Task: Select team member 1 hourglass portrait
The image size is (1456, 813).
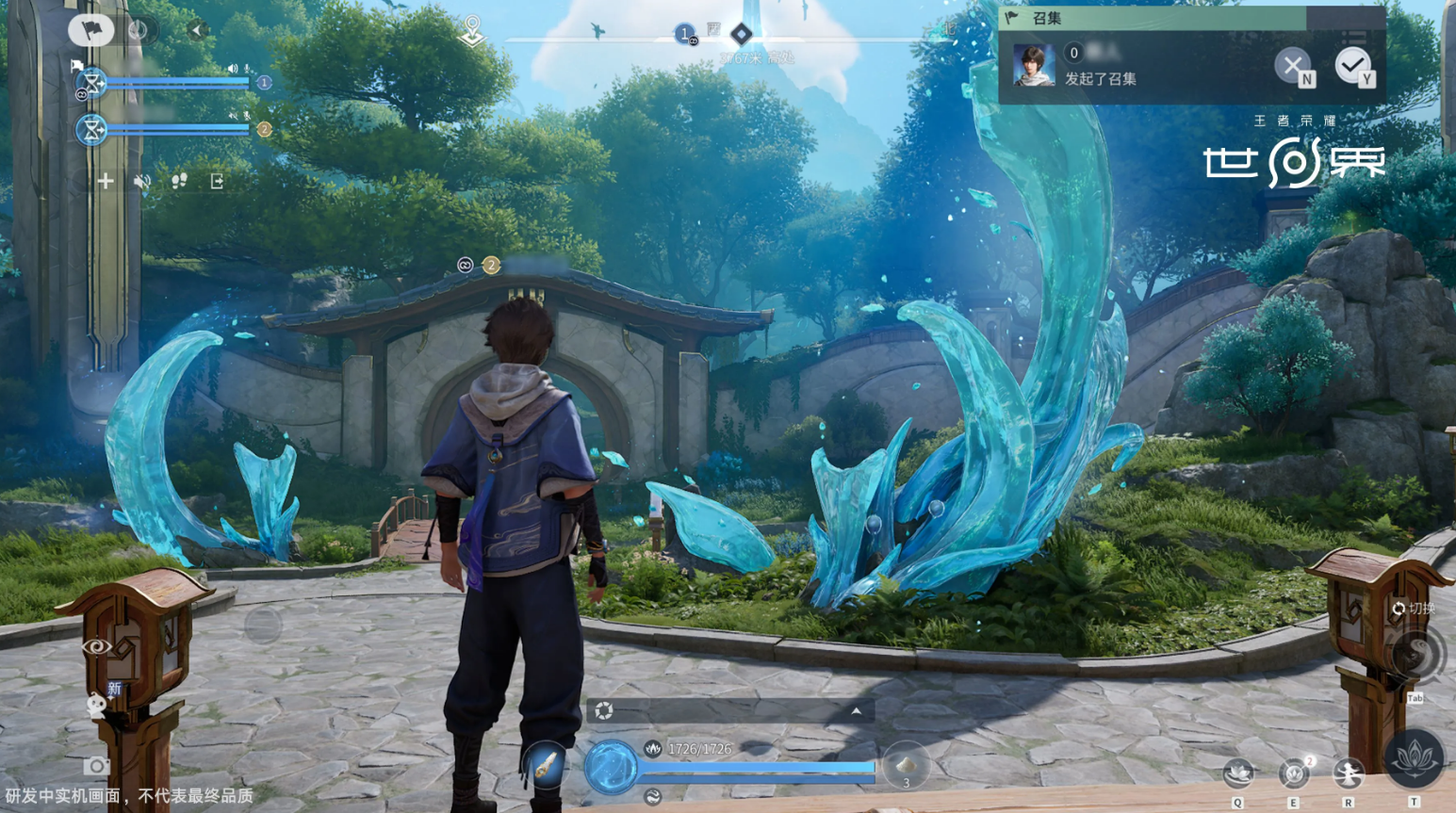Action: [x=92, y=84]
